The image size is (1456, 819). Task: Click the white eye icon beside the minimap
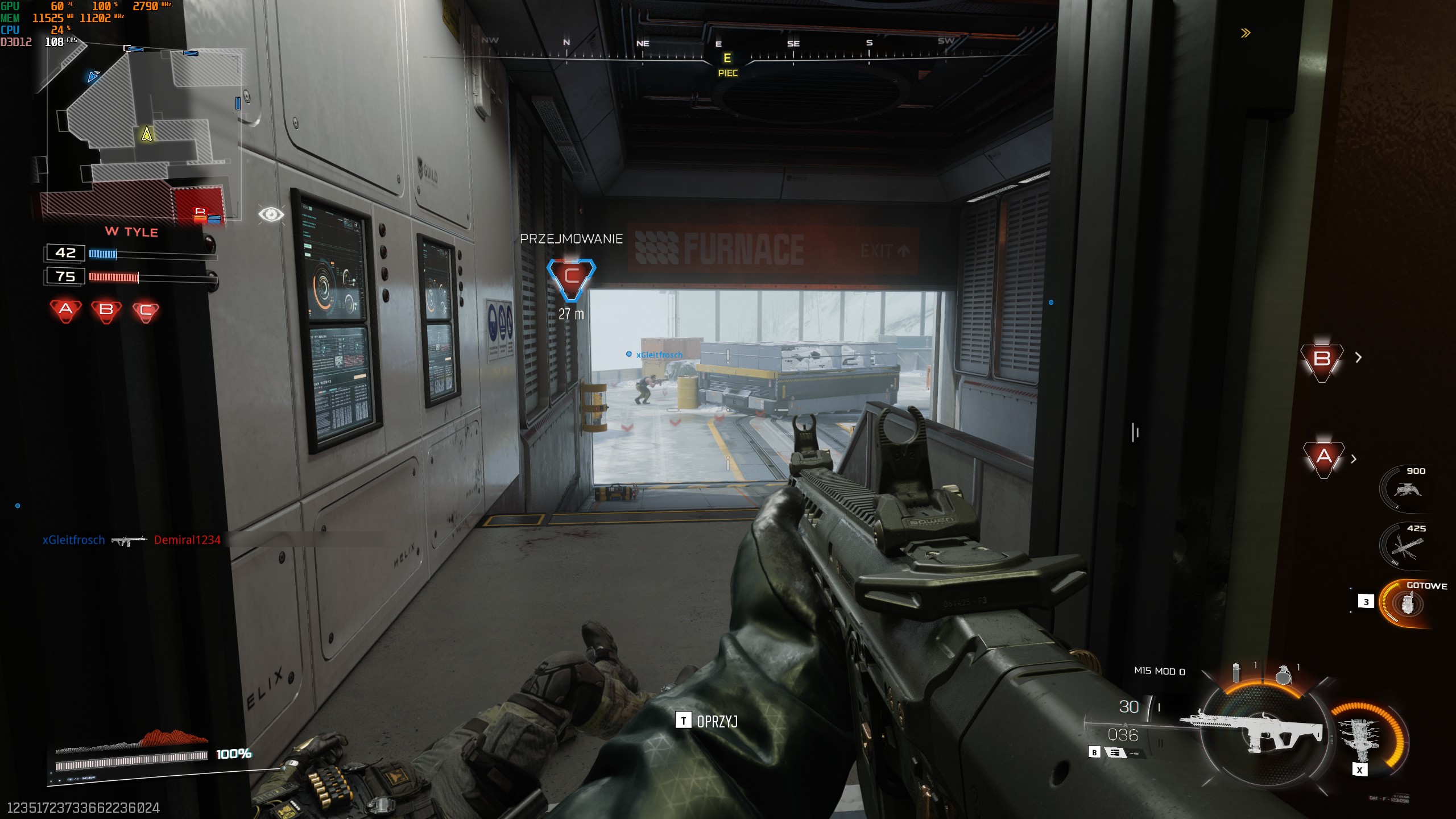(x=271, y=214)
